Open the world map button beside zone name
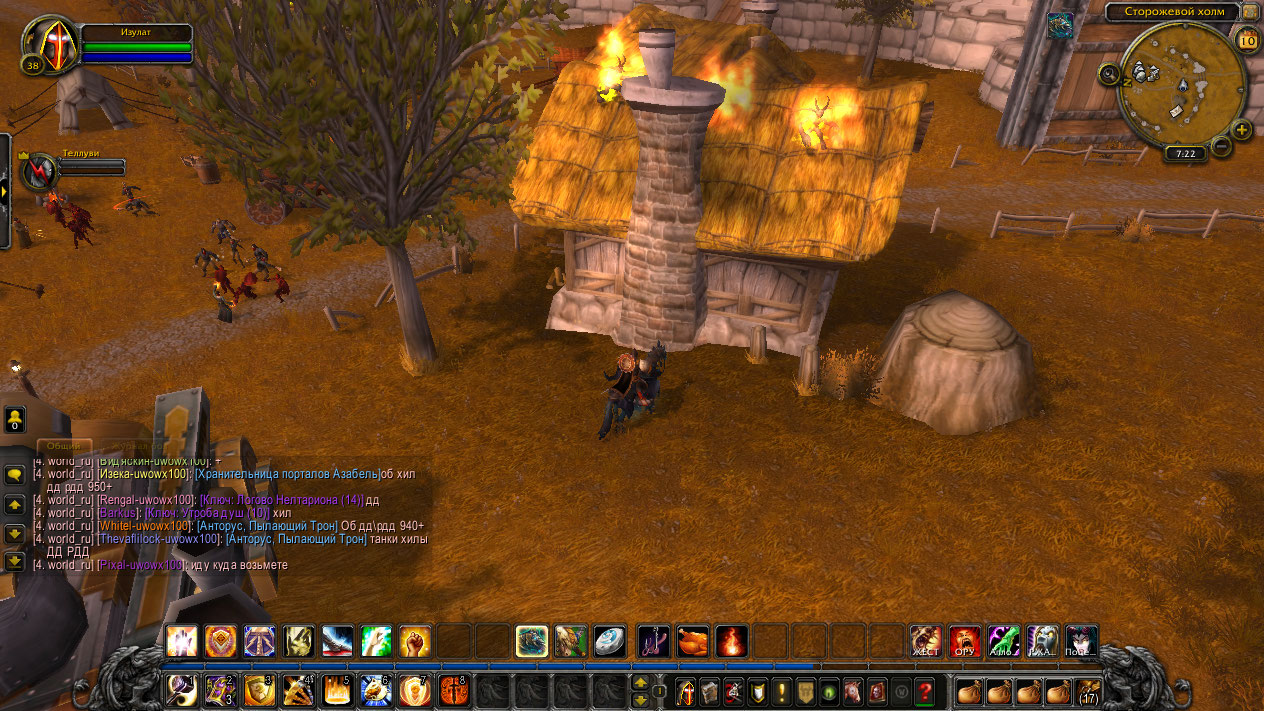The width and height of the screenshot is (1264, 711). [1250, 12]
